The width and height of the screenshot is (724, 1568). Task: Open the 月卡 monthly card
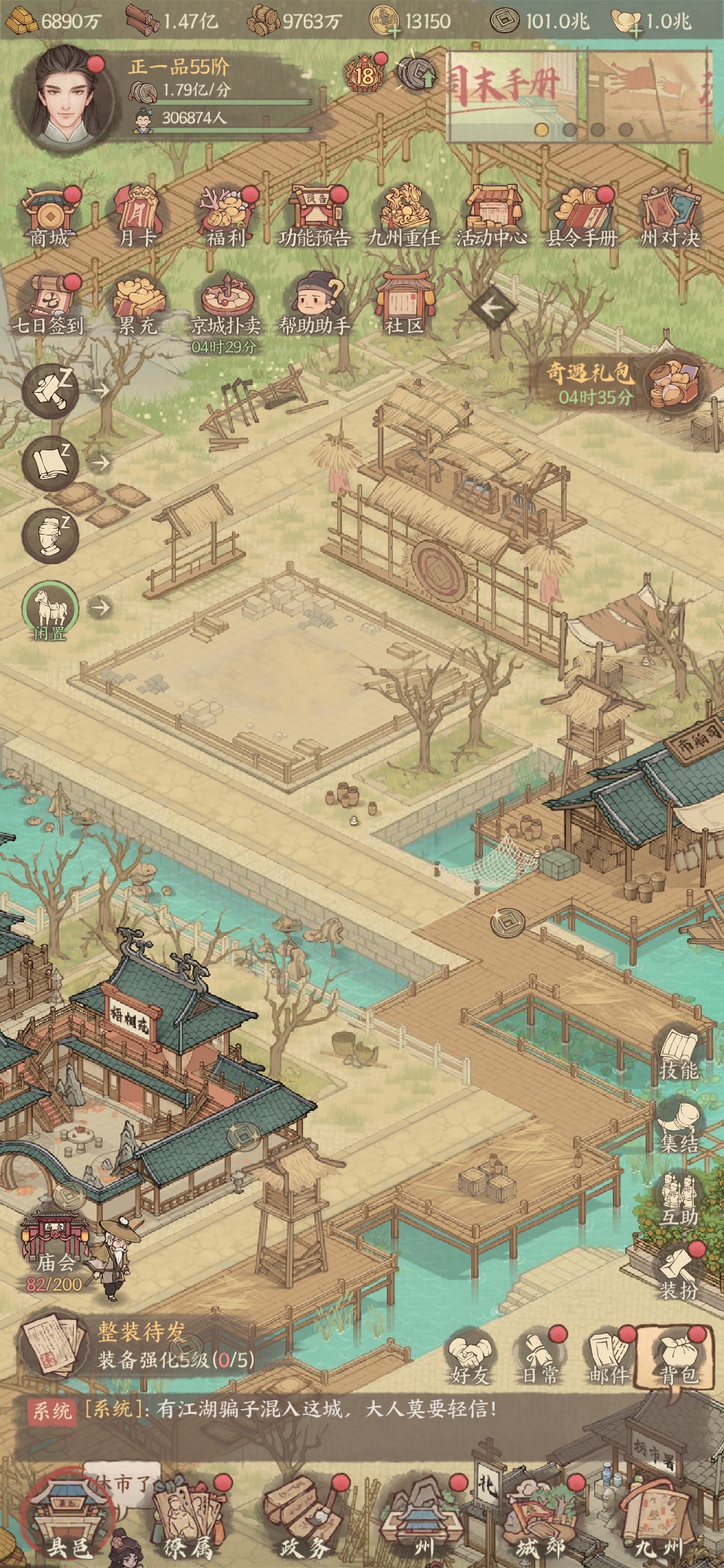(x=137, y=216)
